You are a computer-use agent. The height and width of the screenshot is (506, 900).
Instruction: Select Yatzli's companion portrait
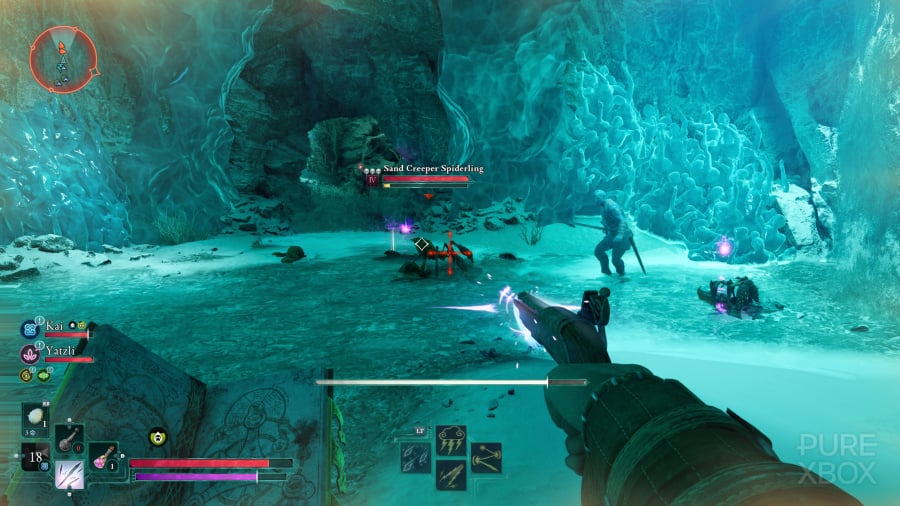pos(28,353)
